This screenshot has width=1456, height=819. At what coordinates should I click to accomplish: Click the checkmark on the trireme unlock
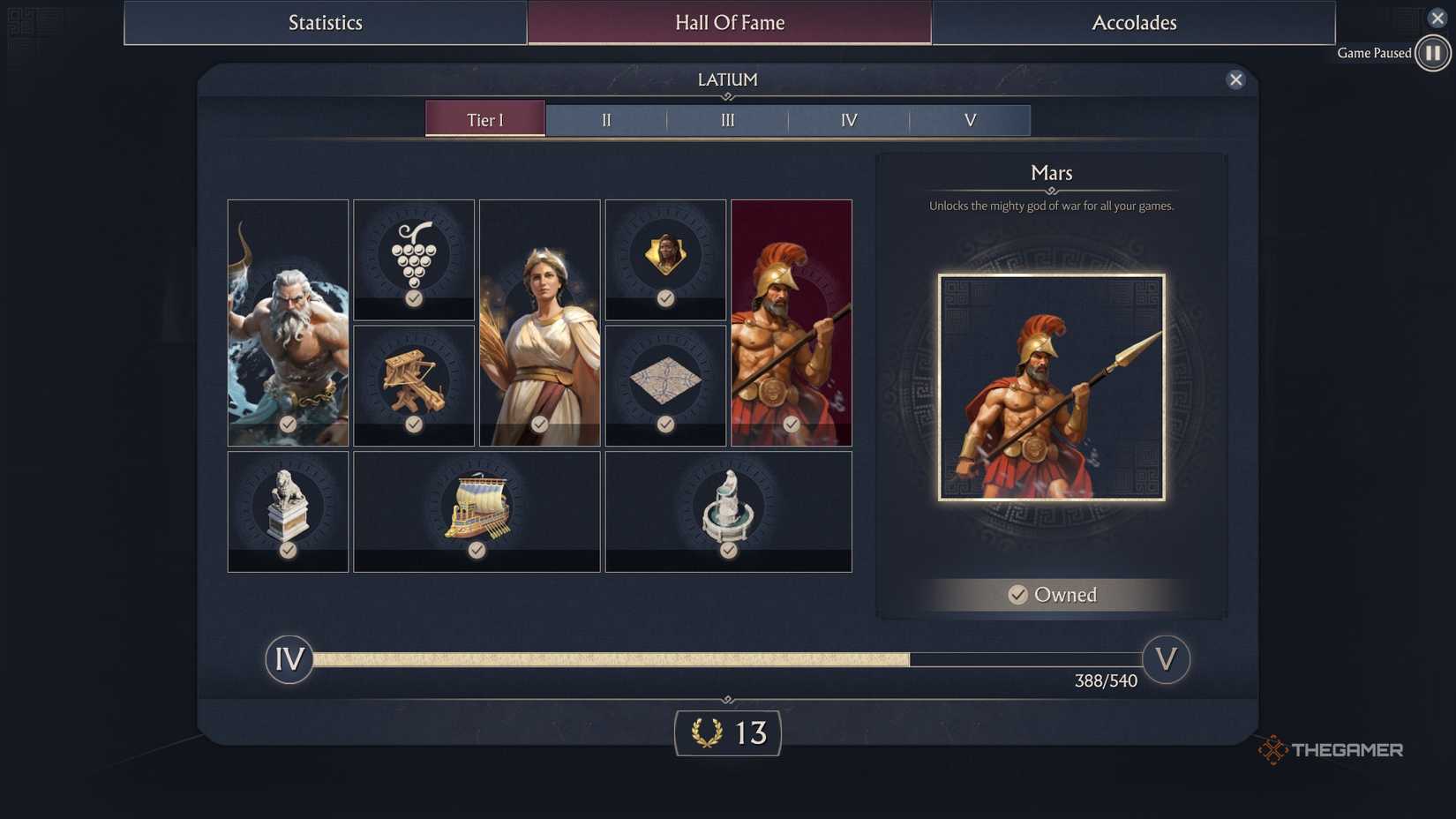click(x=477, y=551)
